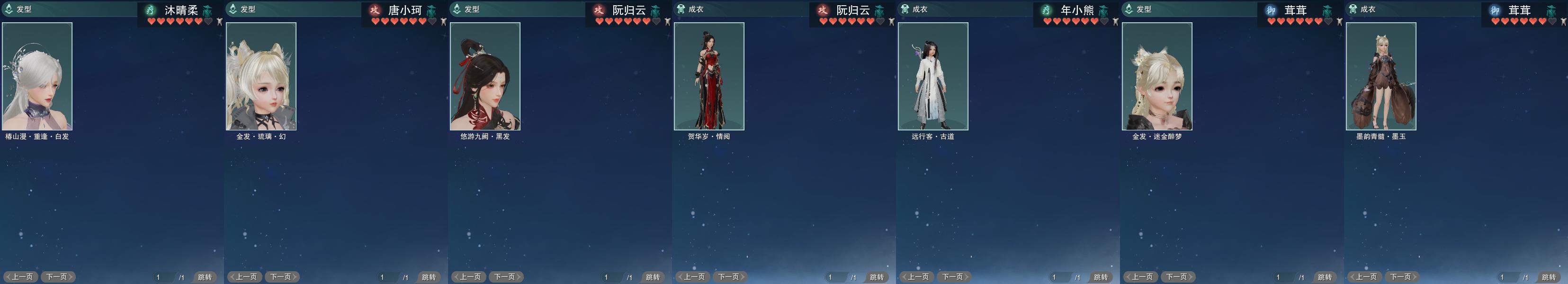
Task: Select the 贺华岁·情阅 outfit thumbnail
Action: 709,76
